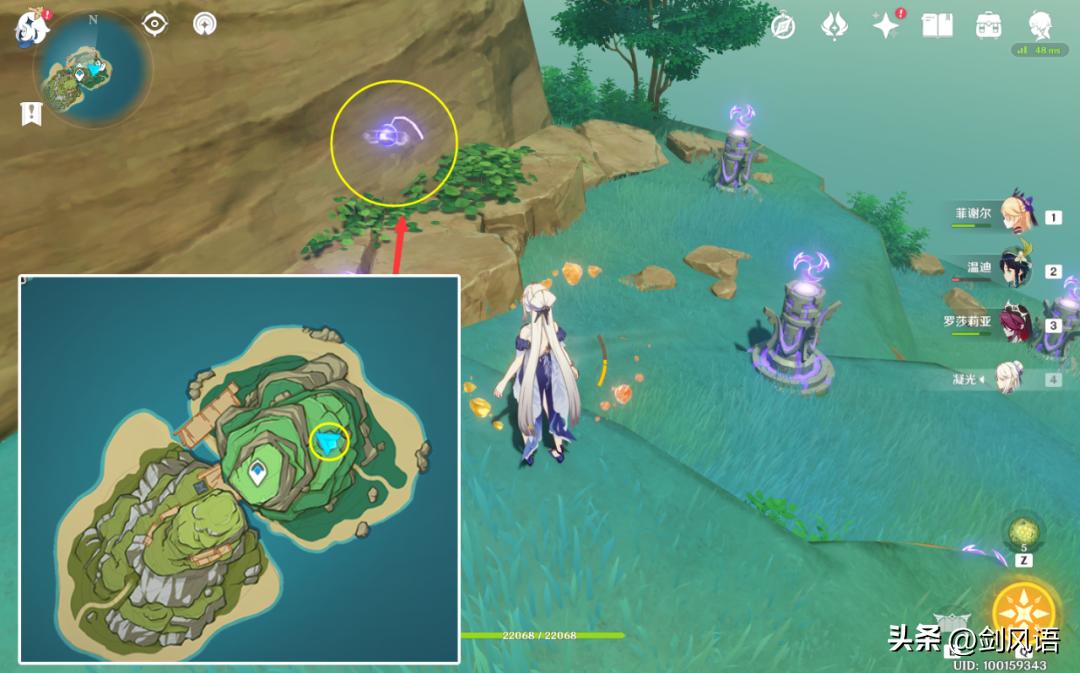Click the signal-wave icon right of the eye
This screenshot has height=673, width=1080.
pyautogui.click(x=203, y=23)
